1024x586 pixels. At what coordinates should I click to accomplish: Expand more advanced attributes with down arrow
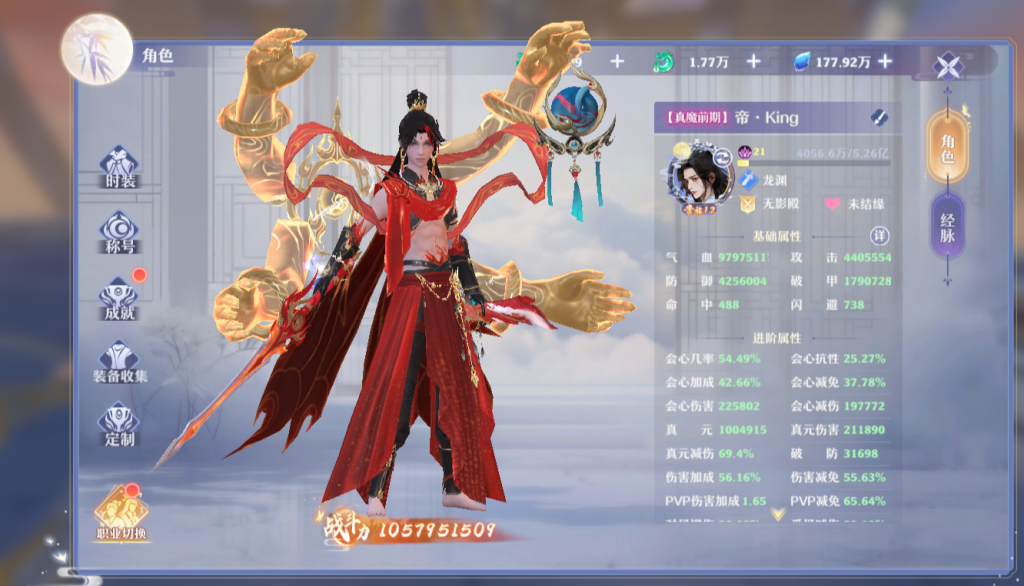pyautogui.click(x=777, y=514)
